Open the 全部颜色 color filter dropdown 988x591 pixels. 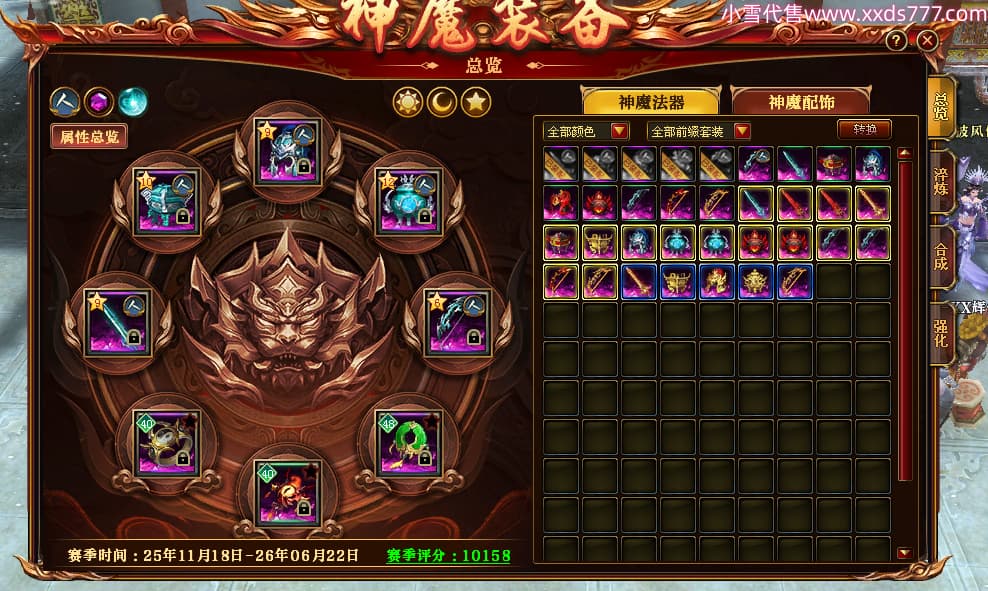(586, 131)
